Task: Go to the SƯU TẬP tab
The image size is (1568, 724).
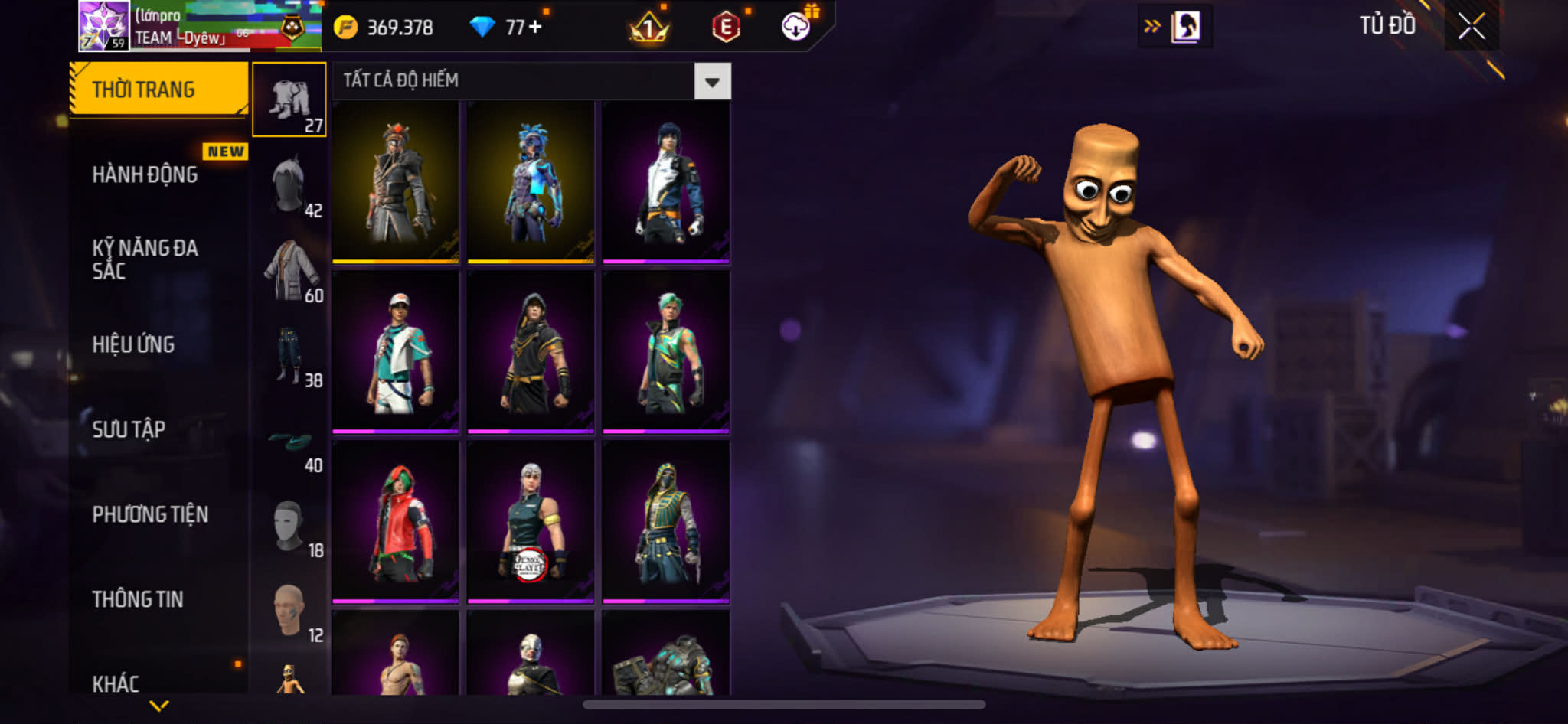Action: click(x=129, y=429)
